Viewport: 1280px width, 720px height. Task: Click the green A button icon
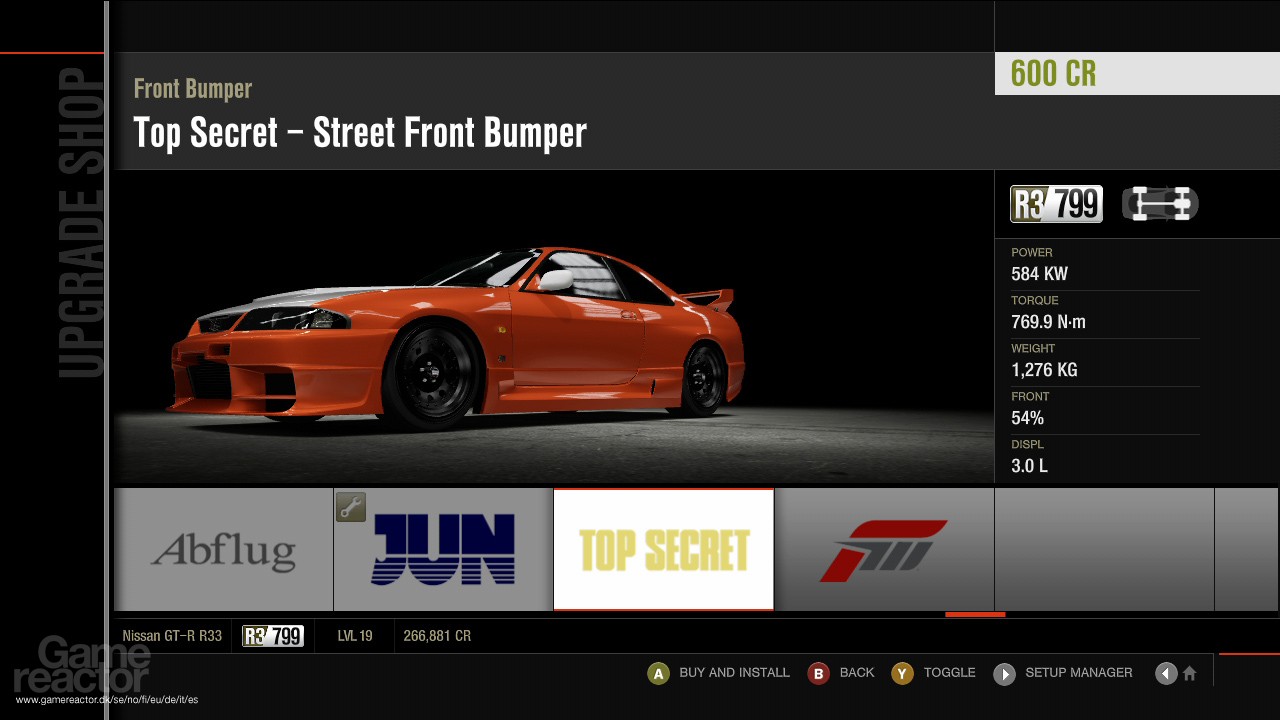point(658,673)
